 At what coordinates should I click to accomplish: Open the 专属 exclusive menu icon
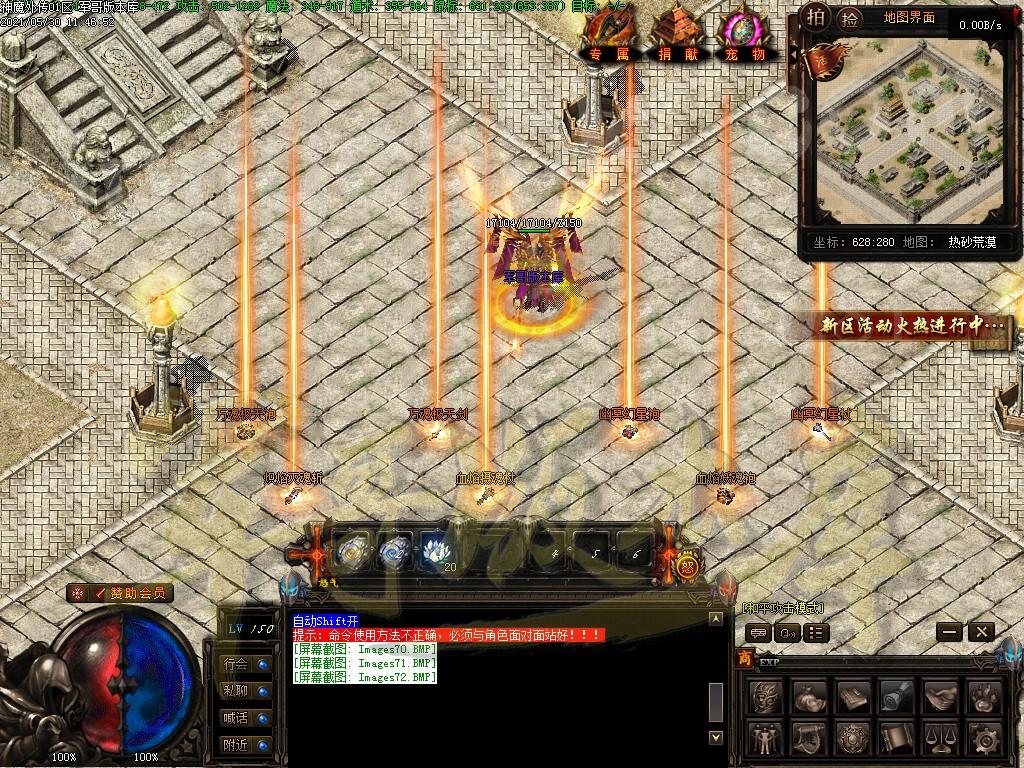pos(608,38)
